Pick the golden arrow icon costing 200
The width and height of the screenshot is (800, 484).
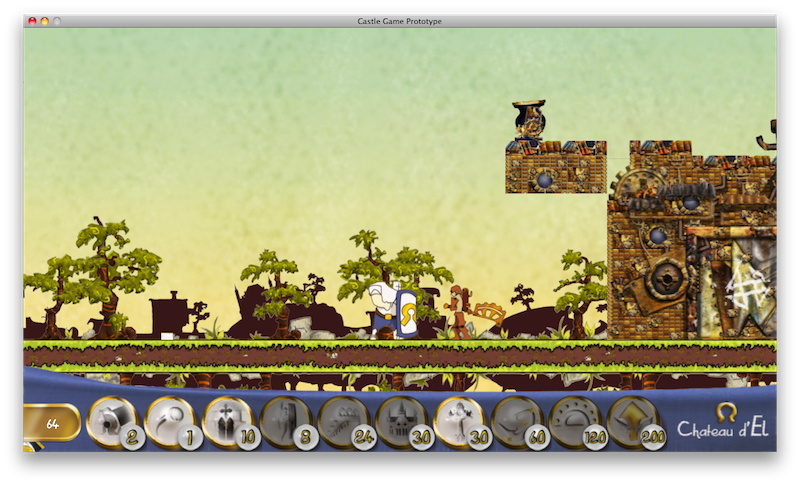[632, 421]
